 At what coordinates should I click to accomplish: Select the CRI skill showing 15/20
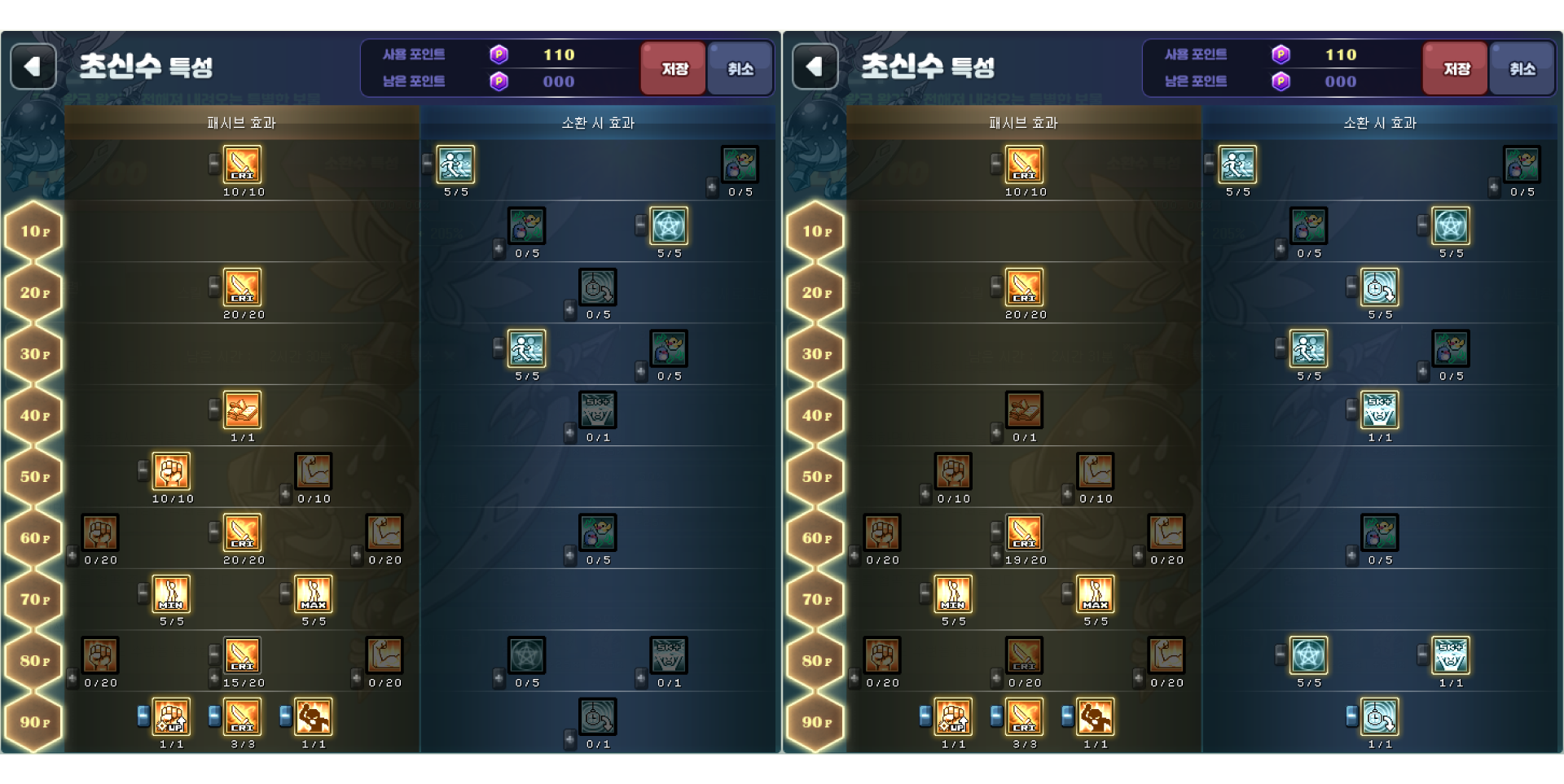point(243,655)
